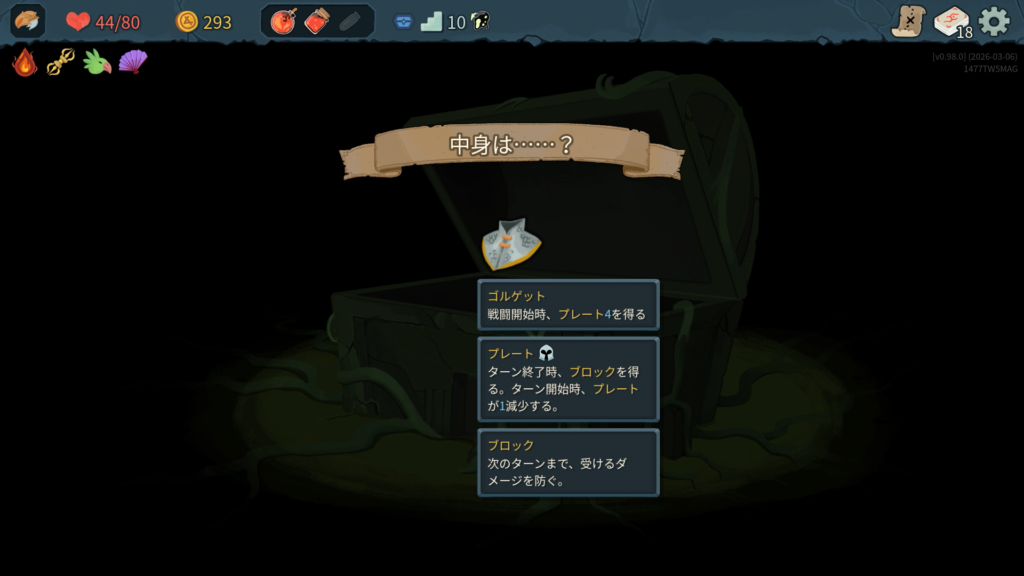Viewport: 1024px width, 576px height.
Task: Open the map scroll
Action: (908, 21)
